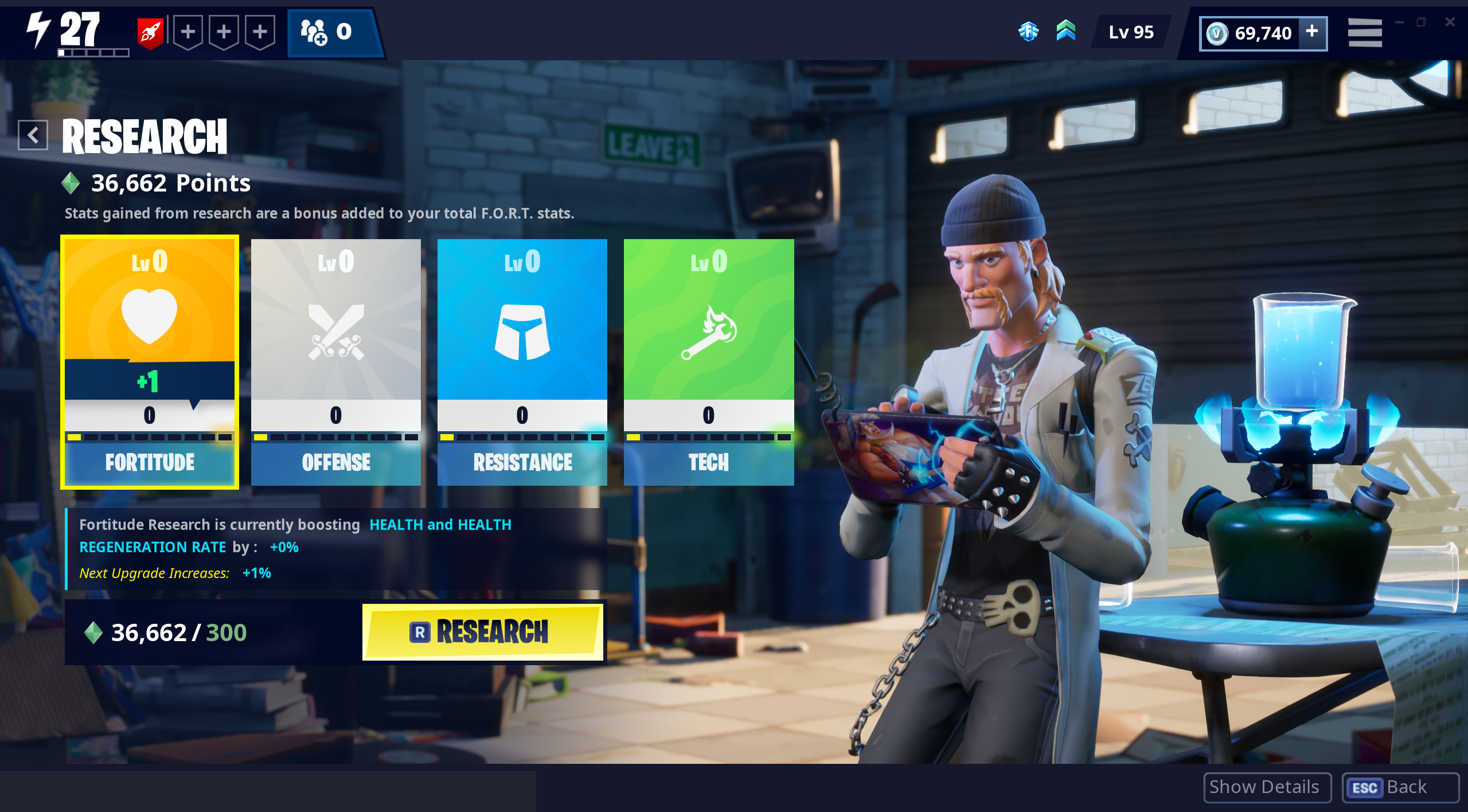Select the Resistance research card

tap(522, 361)
